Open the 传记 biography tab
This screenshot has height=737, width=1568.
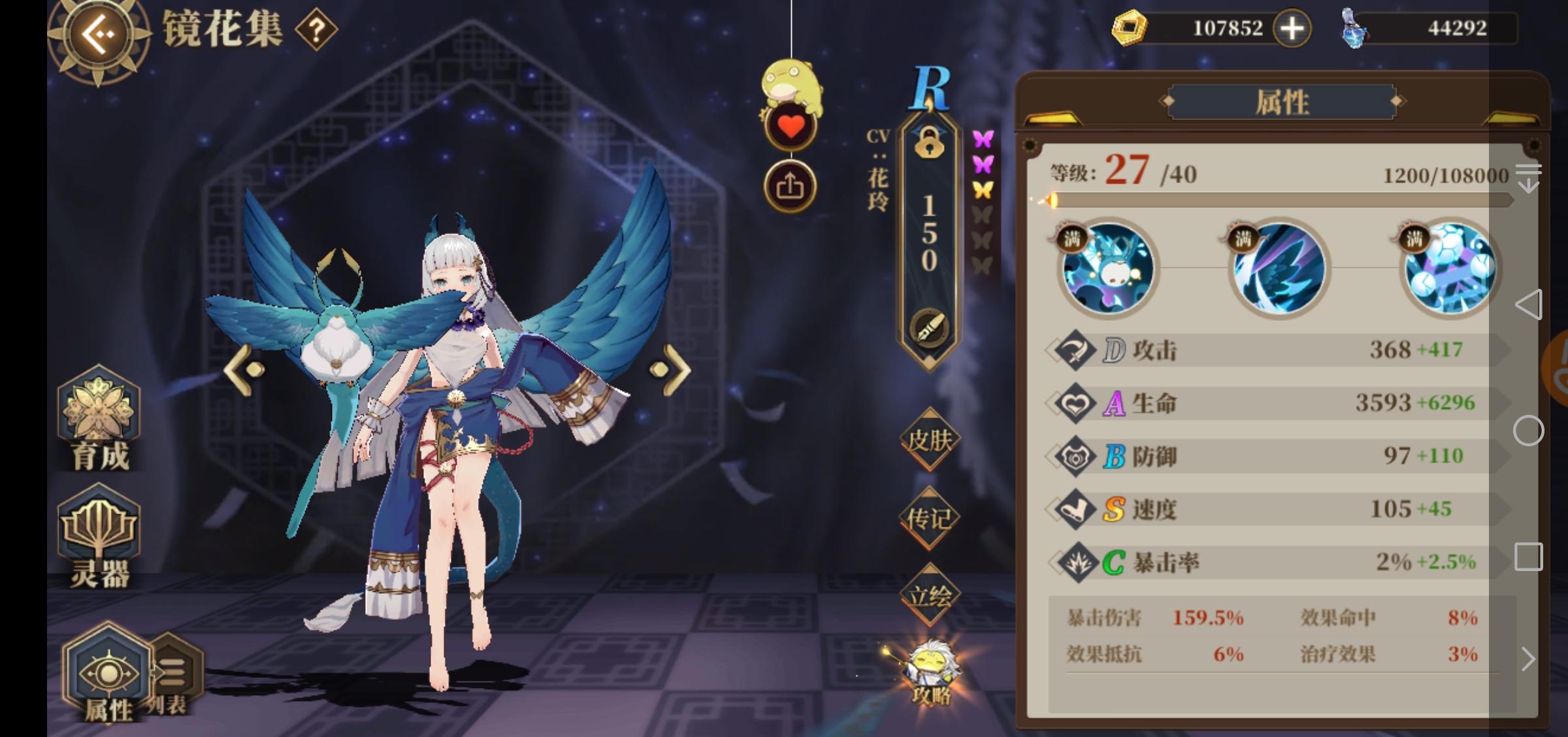[928, 516]
